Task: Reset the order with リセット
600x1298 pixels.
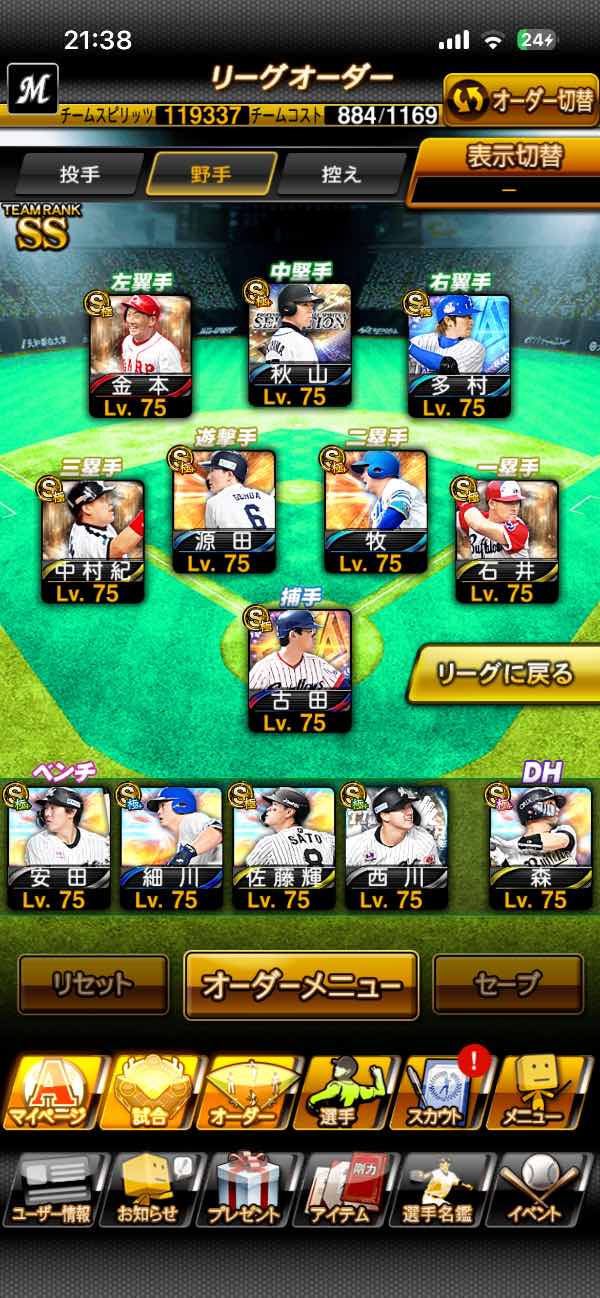Action: 93,985
